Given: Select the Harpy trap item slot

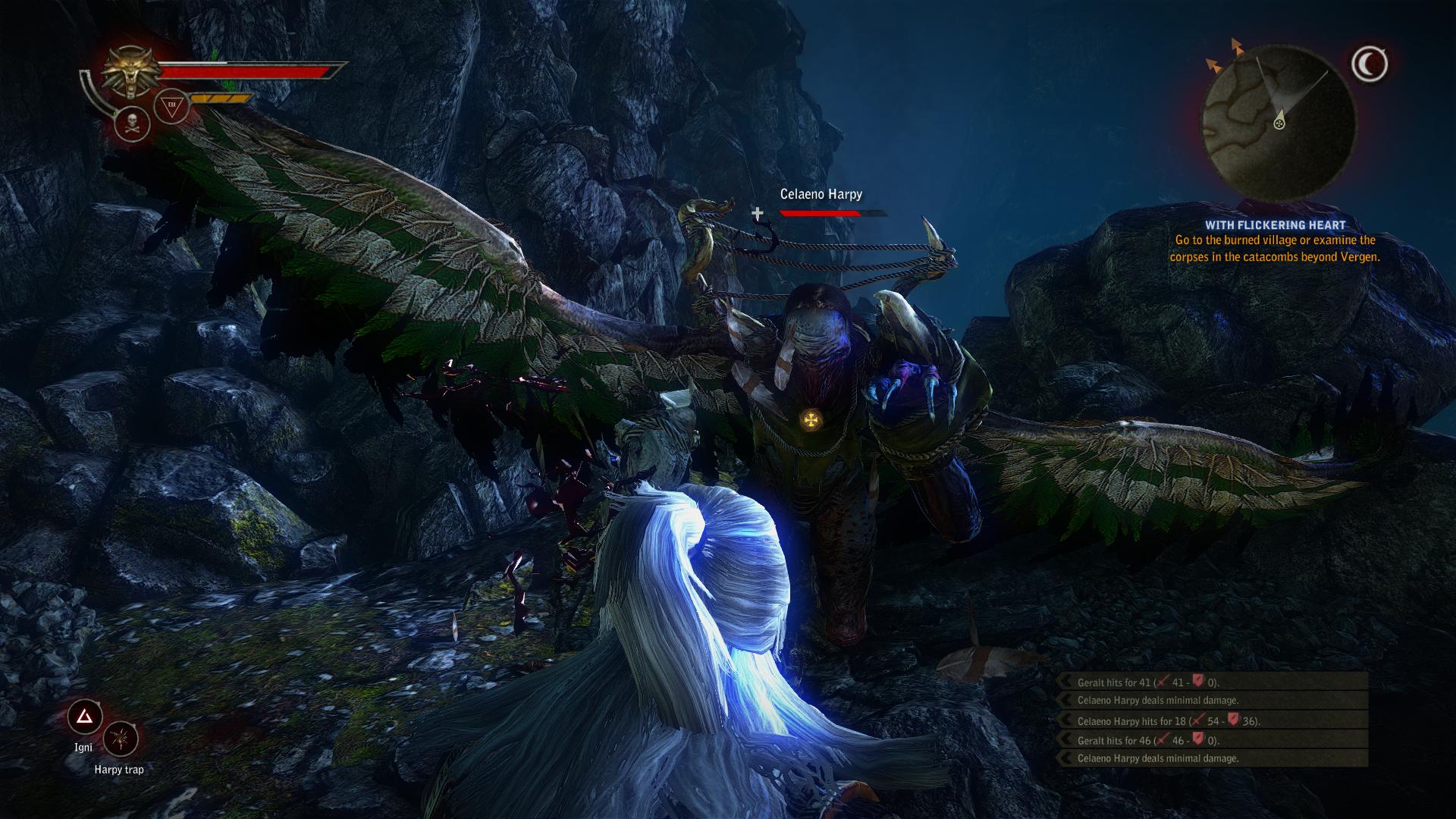Looking at the screenshot, I should (120, 739).
